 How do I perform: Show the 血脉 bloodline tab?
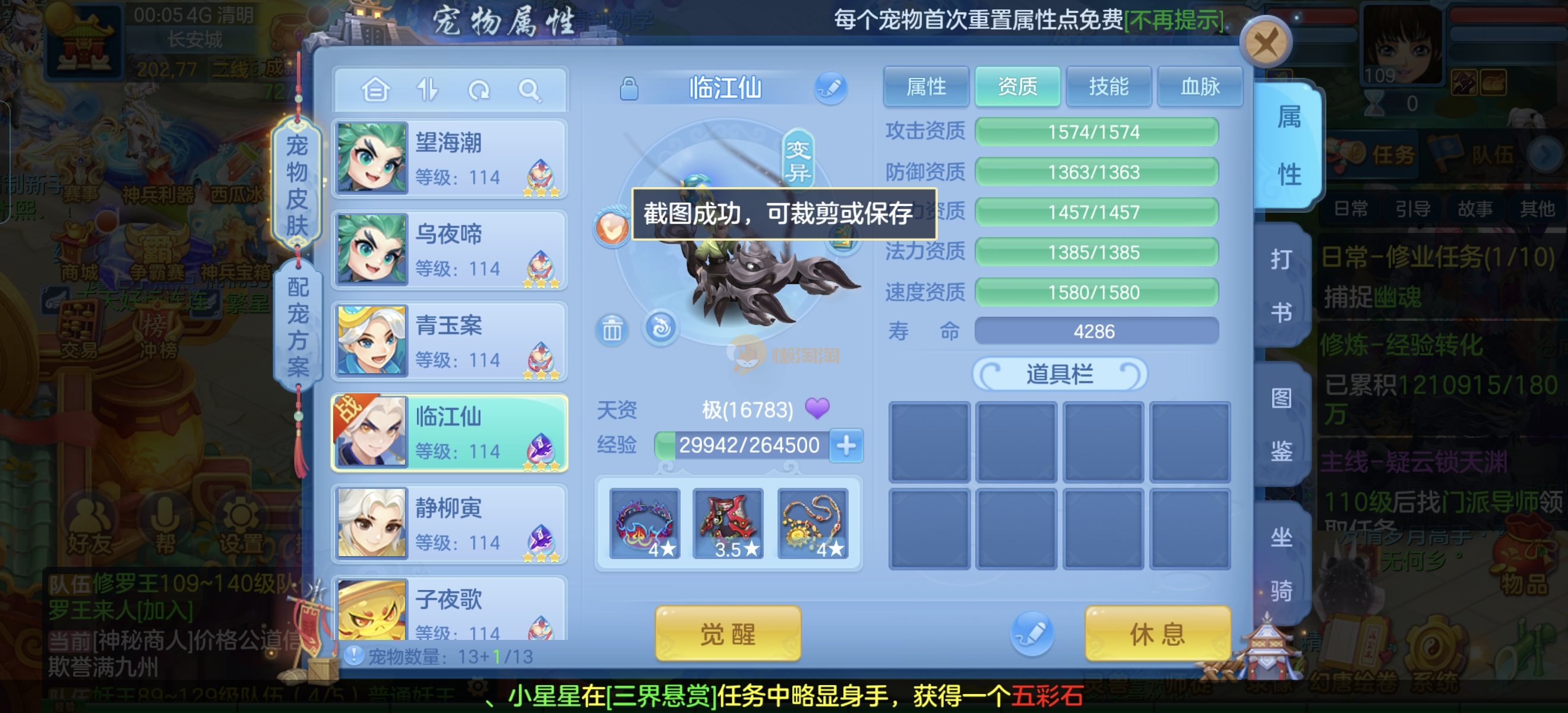(x=1199, y=87)
